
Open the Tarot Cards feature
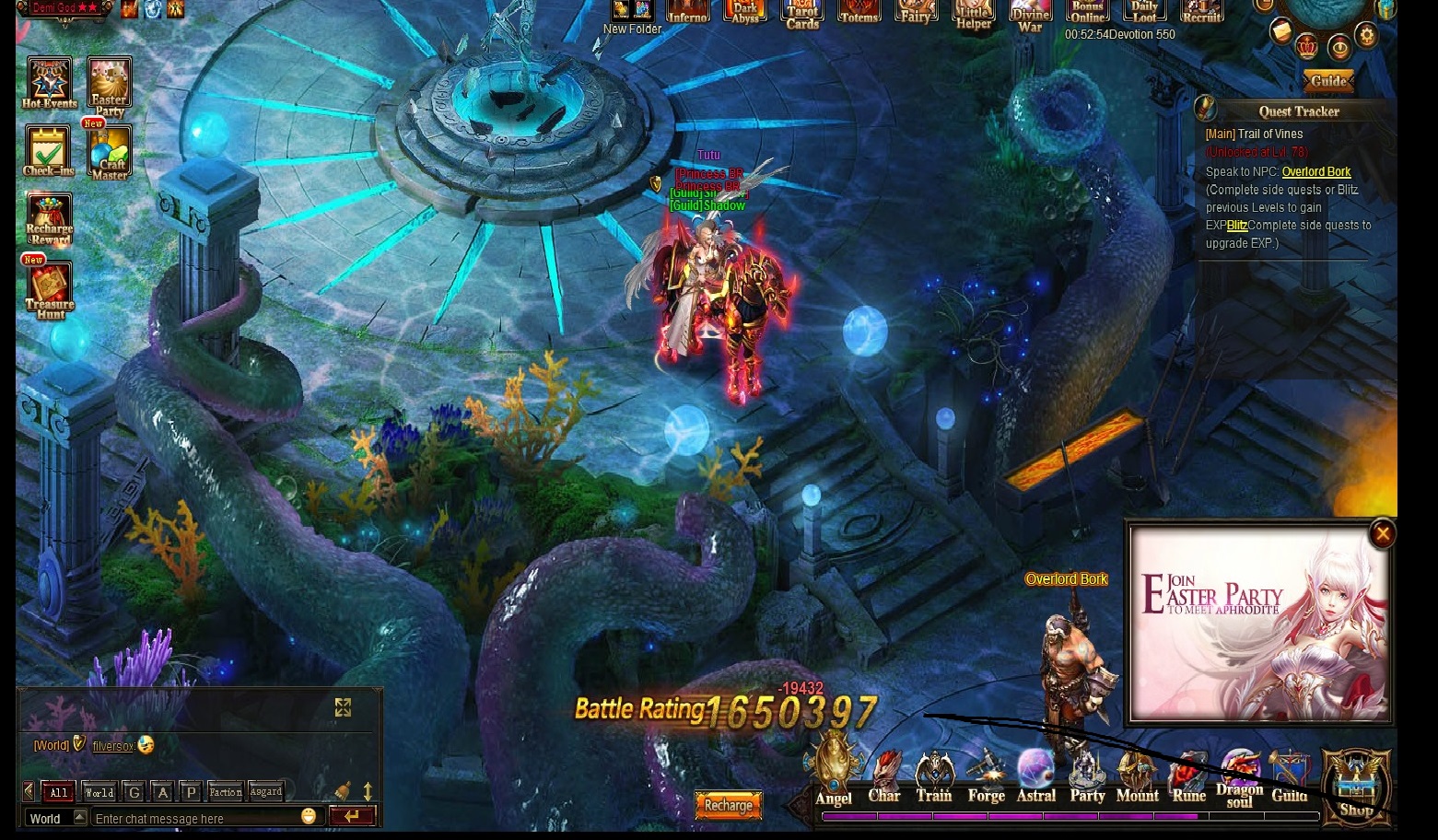(x=802, y=13)
